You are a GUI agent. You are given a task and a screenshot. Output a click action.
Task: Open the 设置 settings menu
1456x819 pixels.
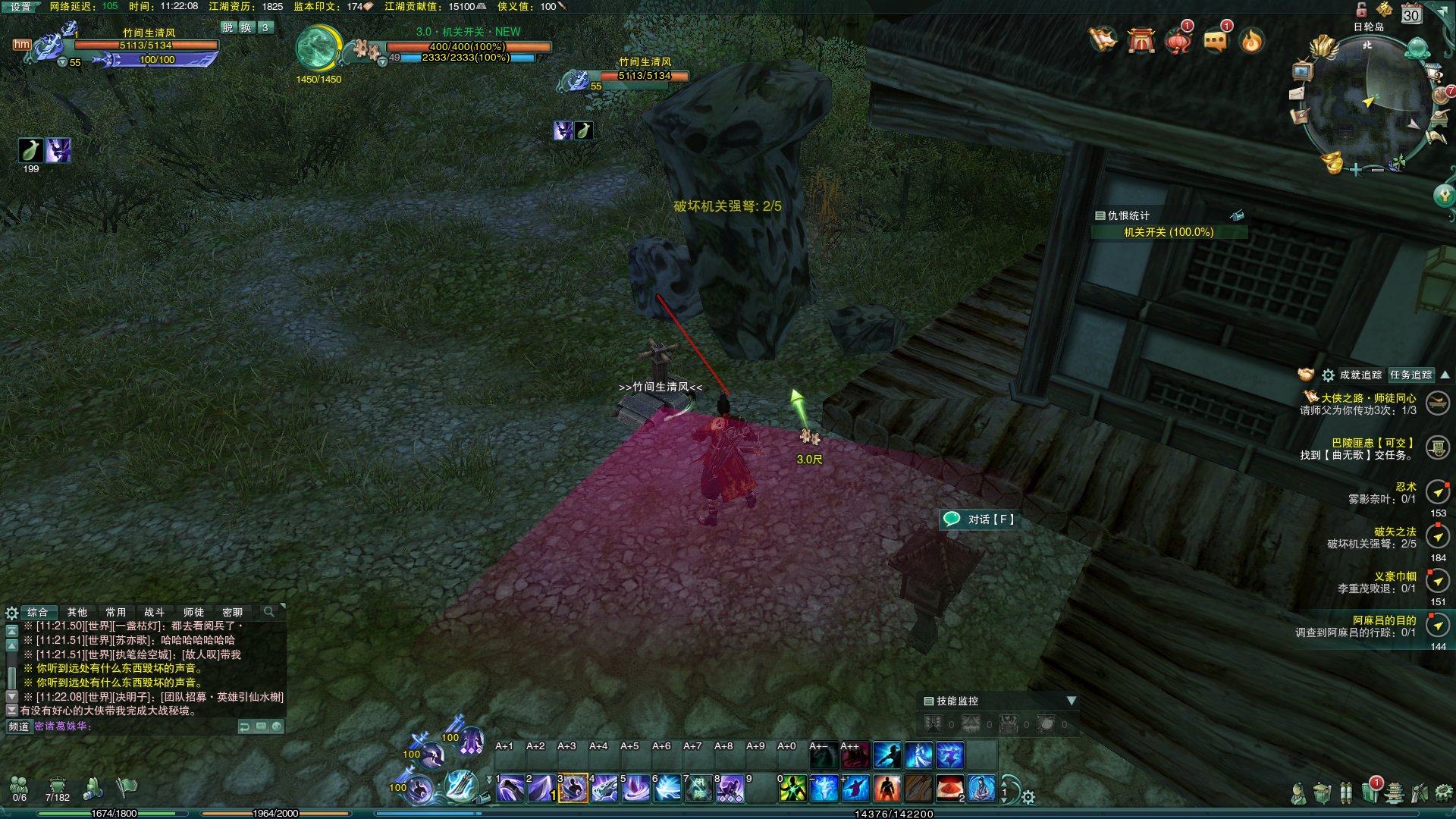pos(20,7)
